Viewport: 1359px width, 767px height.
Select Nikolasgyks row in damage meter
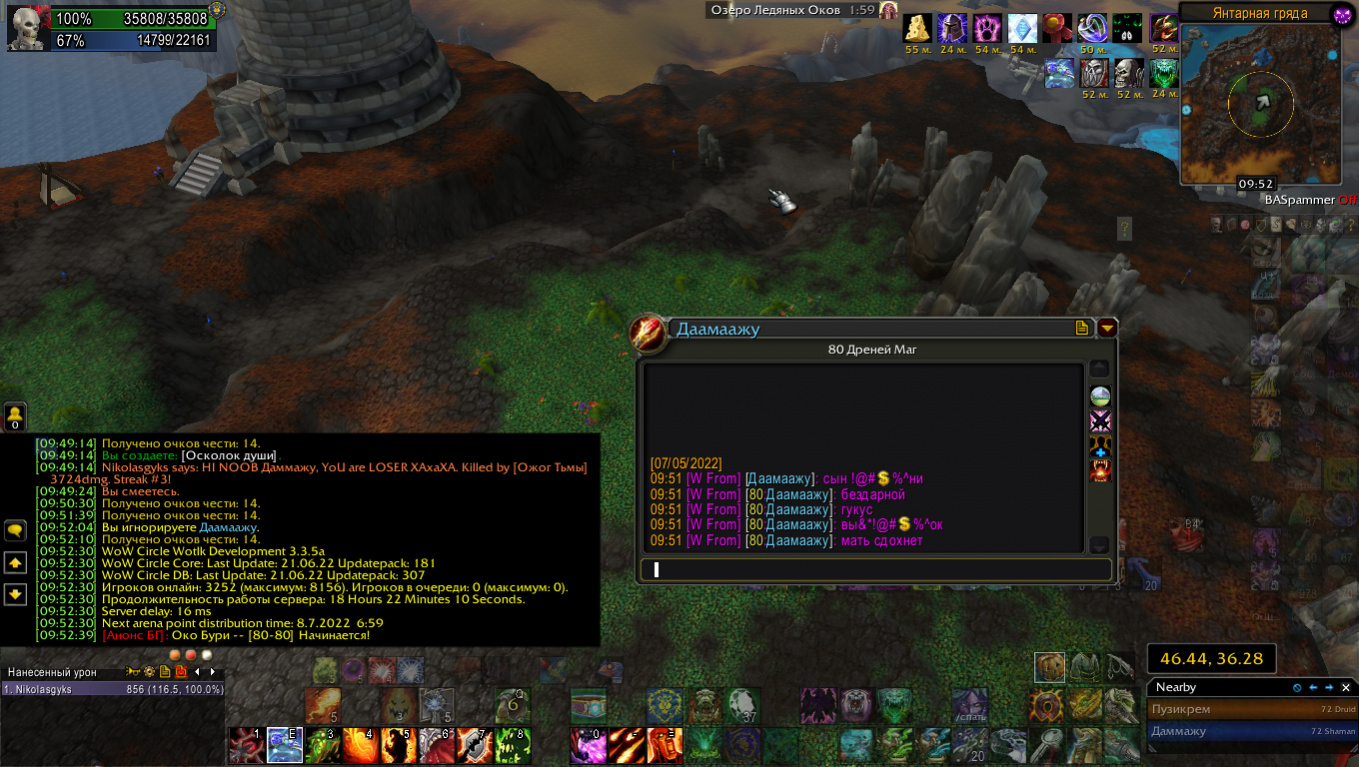112,690
